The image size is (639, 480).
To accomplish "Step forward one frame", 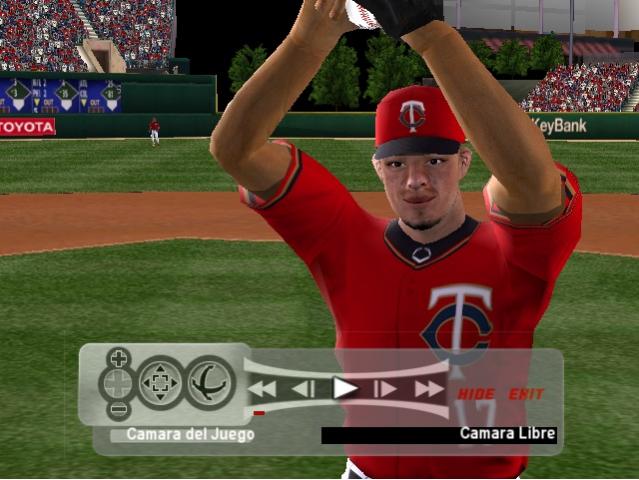I will pos(386,389).
